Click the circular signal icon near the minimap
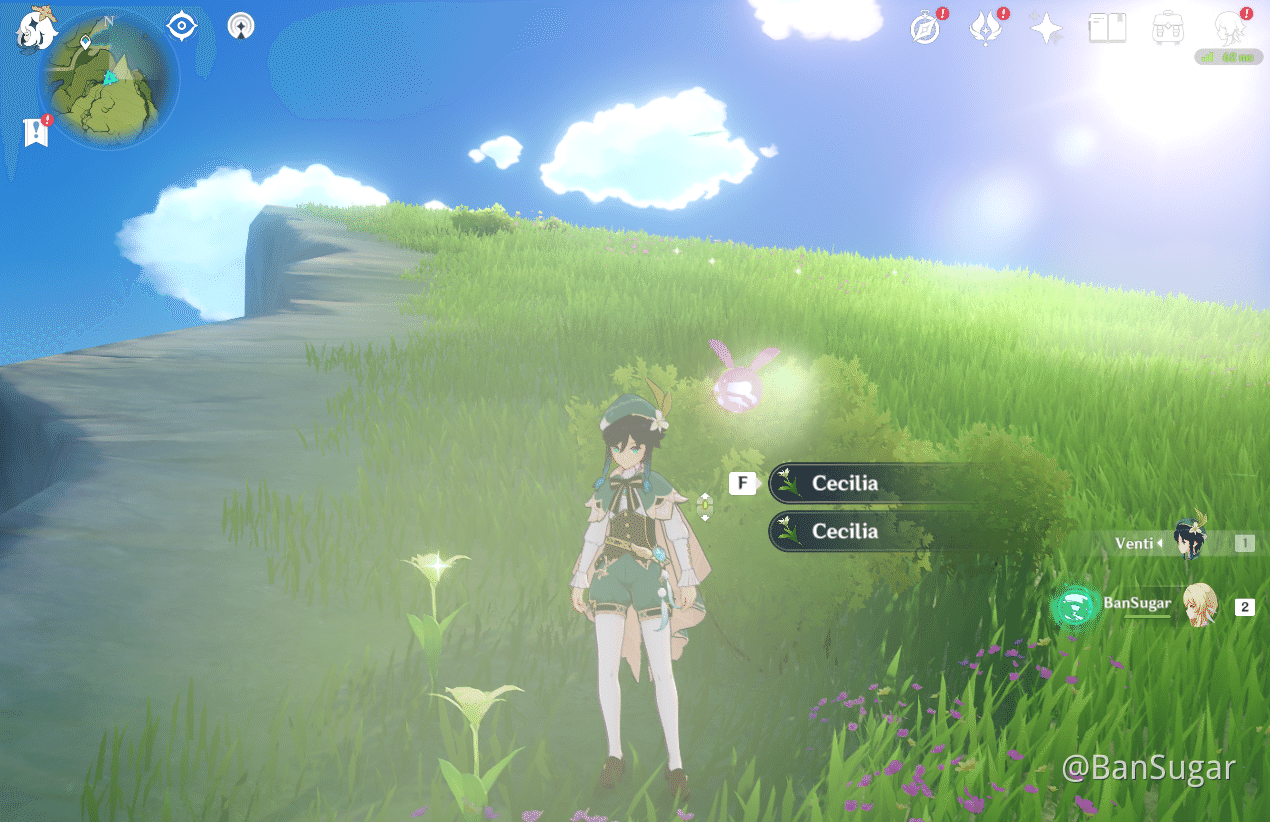 240,26
